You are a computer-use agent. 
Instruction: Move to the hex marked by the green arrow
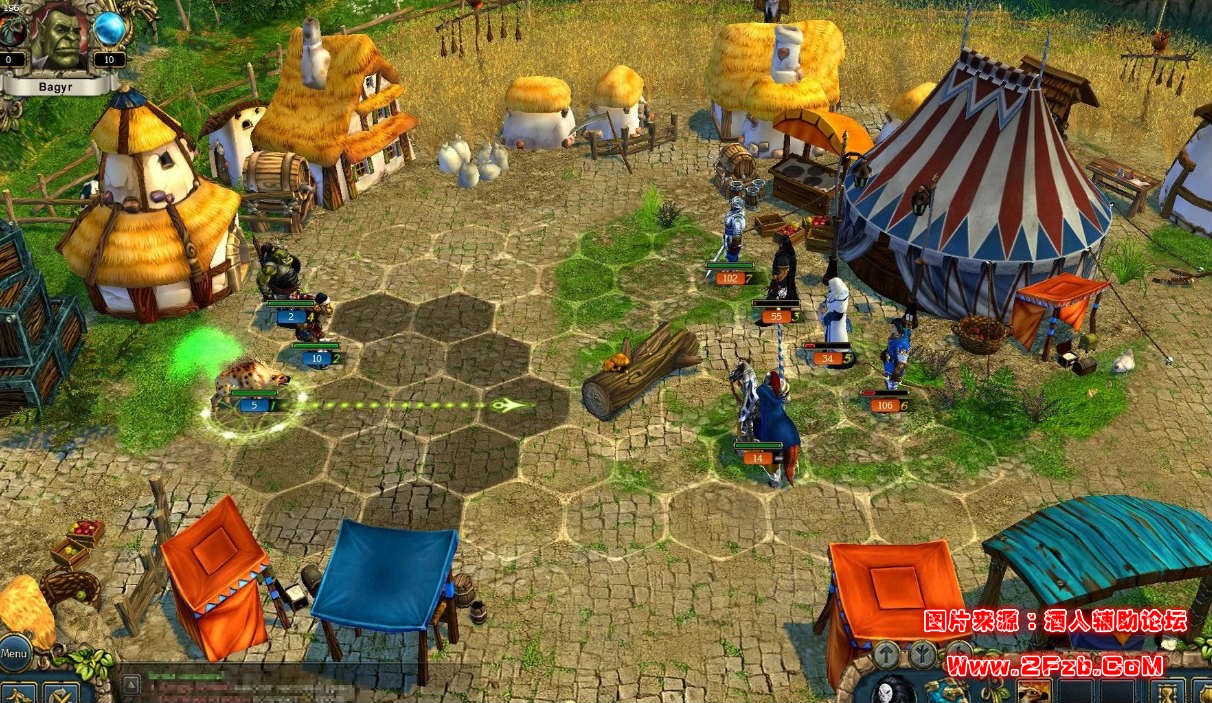(x=509, y=405)
